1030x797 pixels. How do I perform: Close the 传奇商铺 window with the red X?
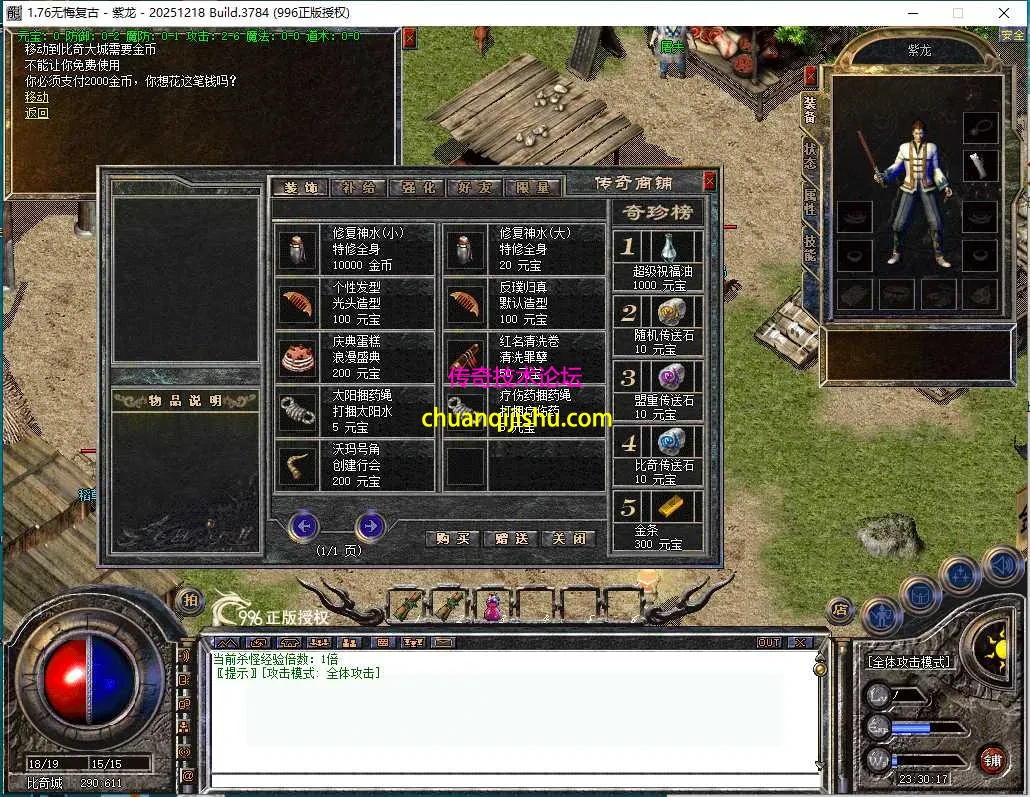pyautogui.click(x=709, y=181)
